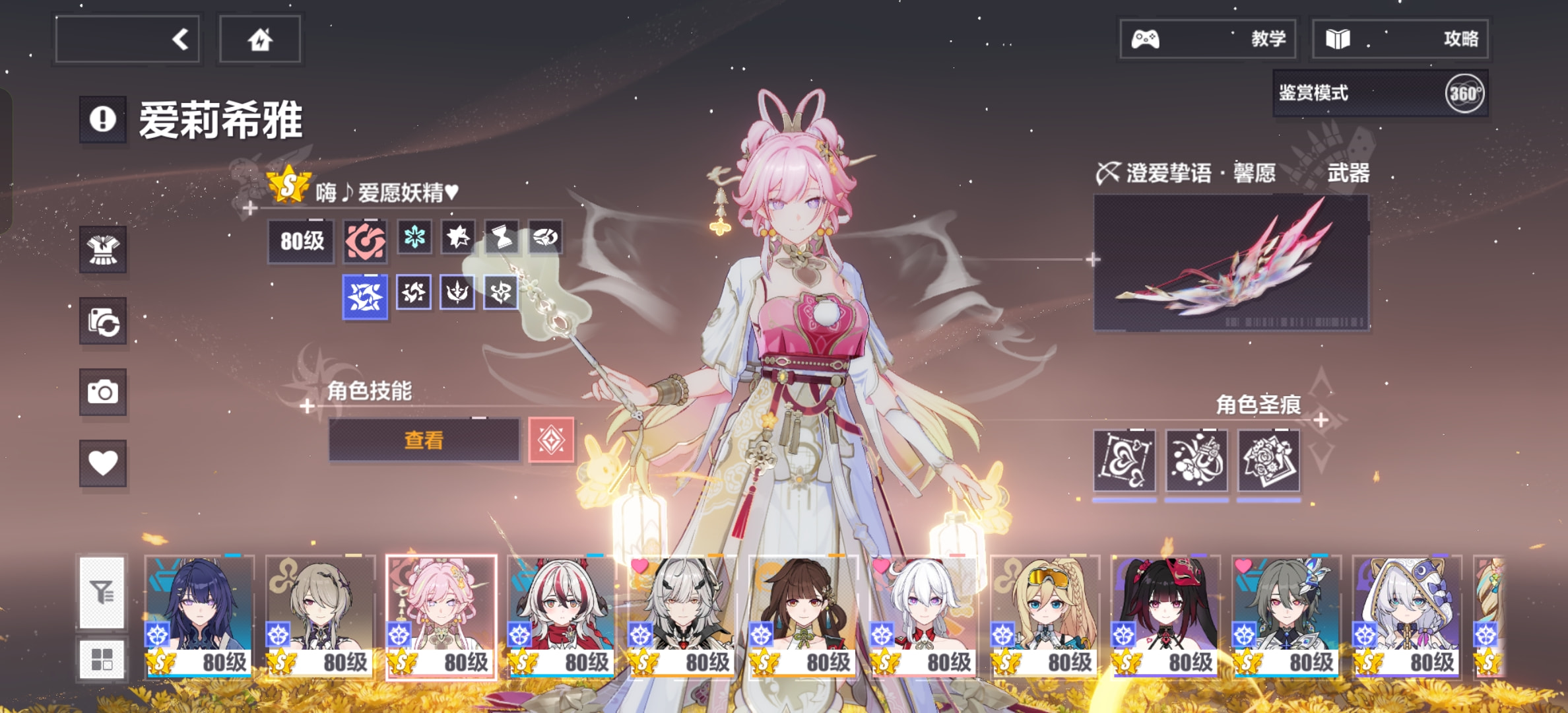Switch to the grid view layout
Screen dimensions: 1568x713
coord(102,658)
